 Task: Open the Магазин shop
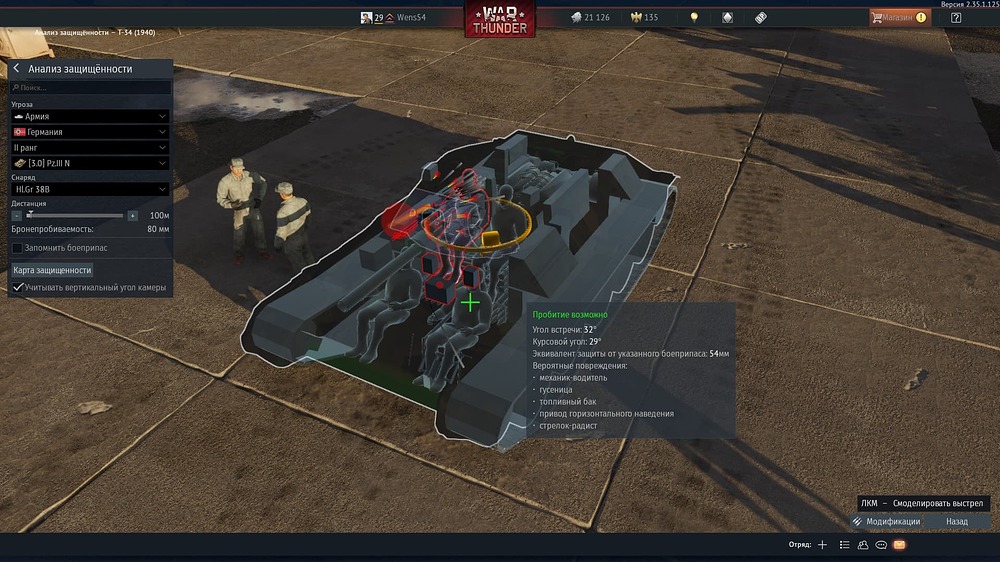[898, 17]
